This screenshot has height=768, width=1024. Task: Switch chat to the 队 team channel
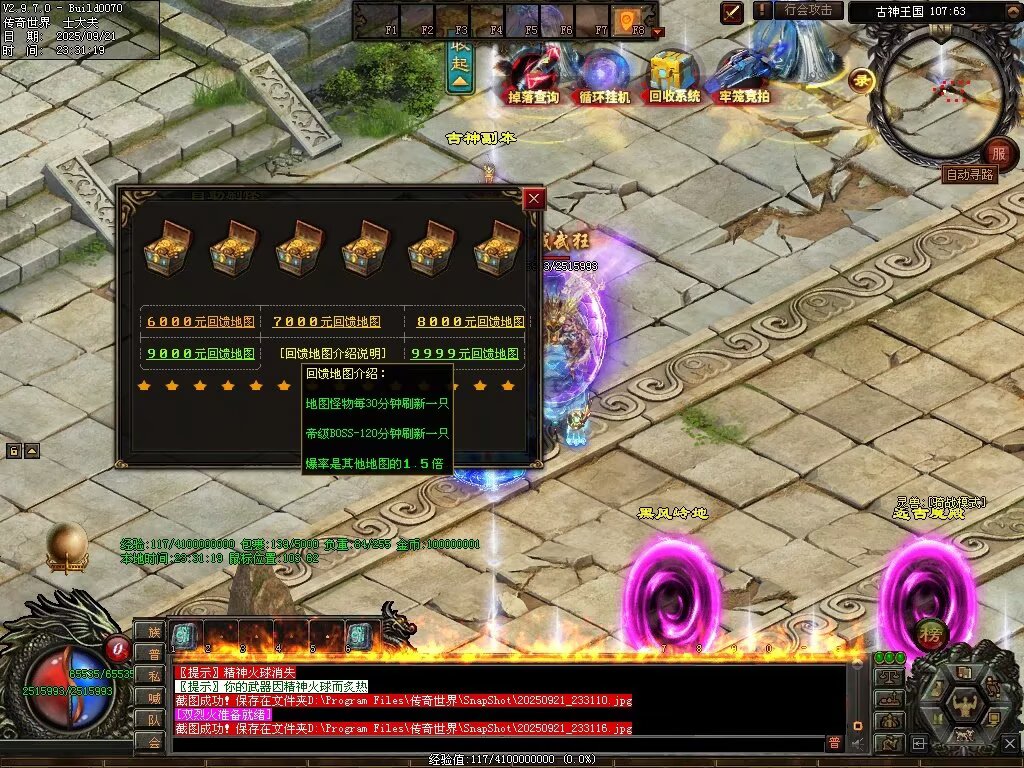tap(154, 719)
